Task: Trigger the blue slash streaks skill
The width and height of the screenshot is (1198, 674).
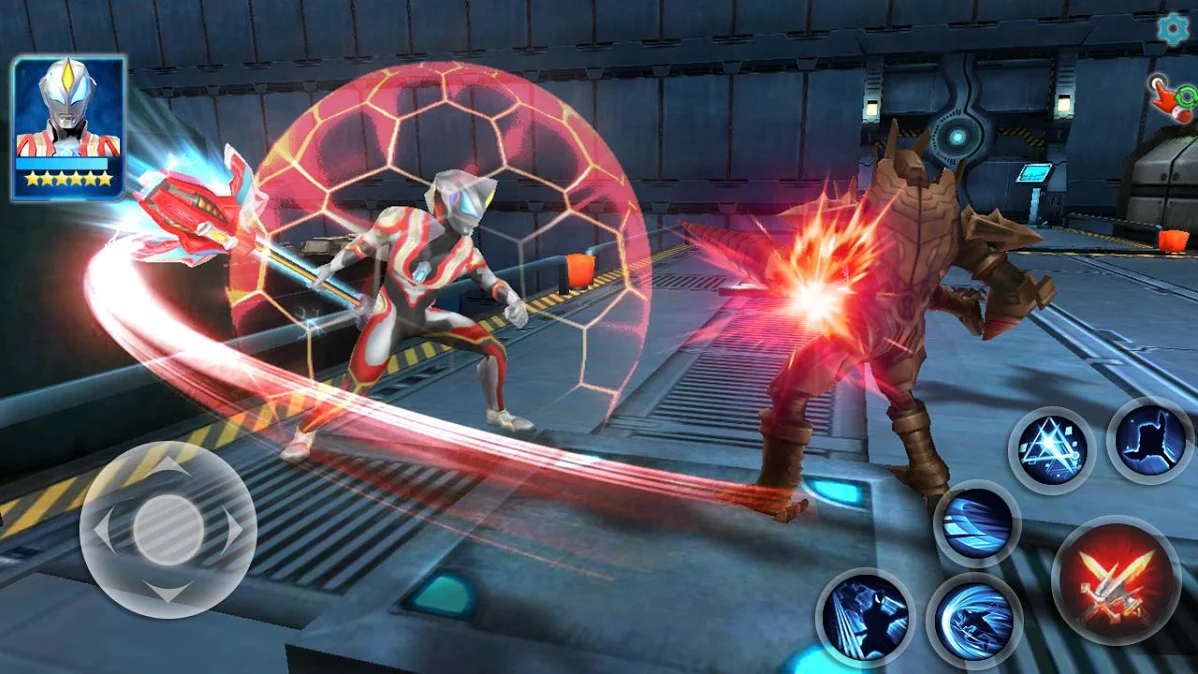Action: coord(977,524)
